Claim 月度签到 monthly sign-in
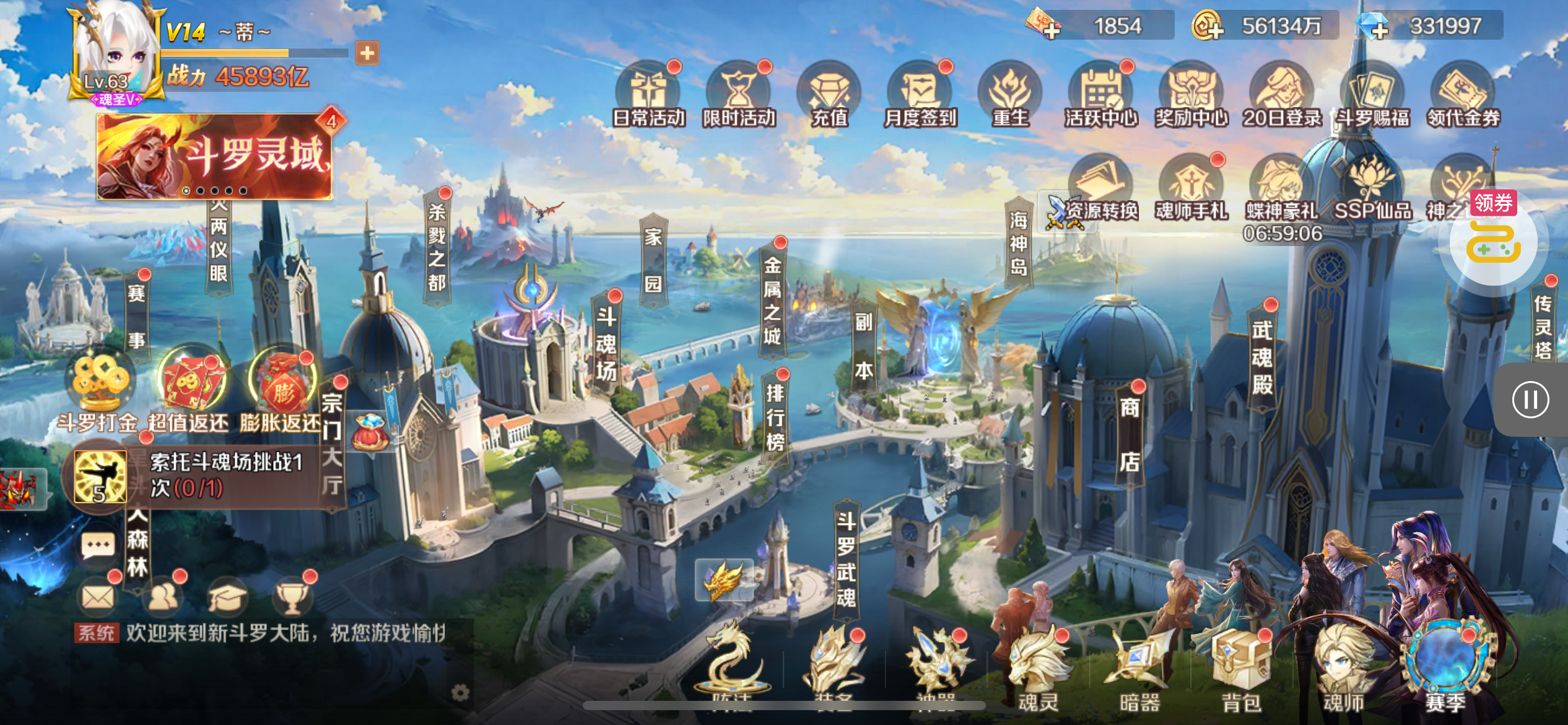This screenshot has height=725, width=1568. 920,94
